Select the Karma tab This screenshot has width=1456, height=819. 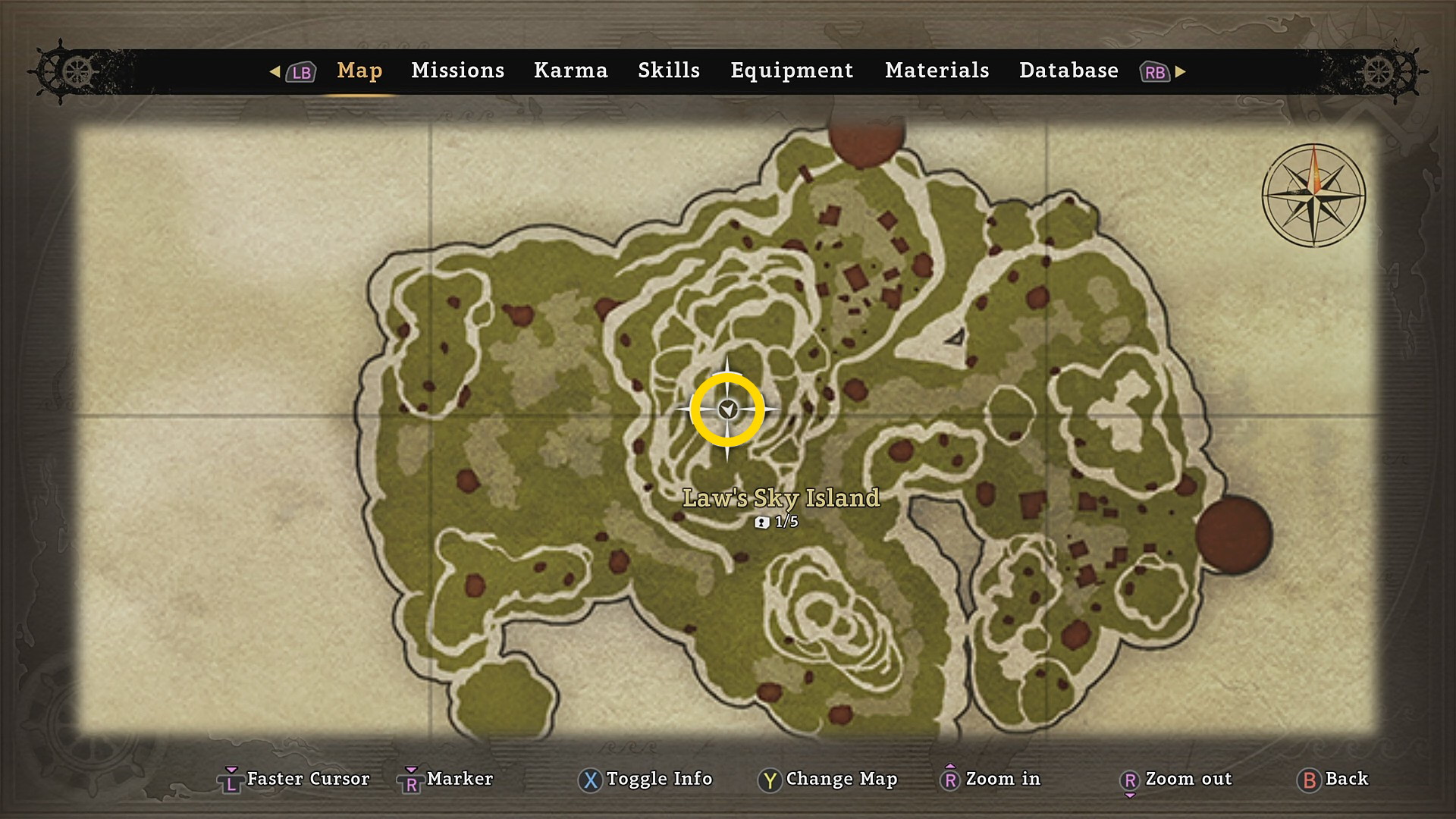coord(570,71)
